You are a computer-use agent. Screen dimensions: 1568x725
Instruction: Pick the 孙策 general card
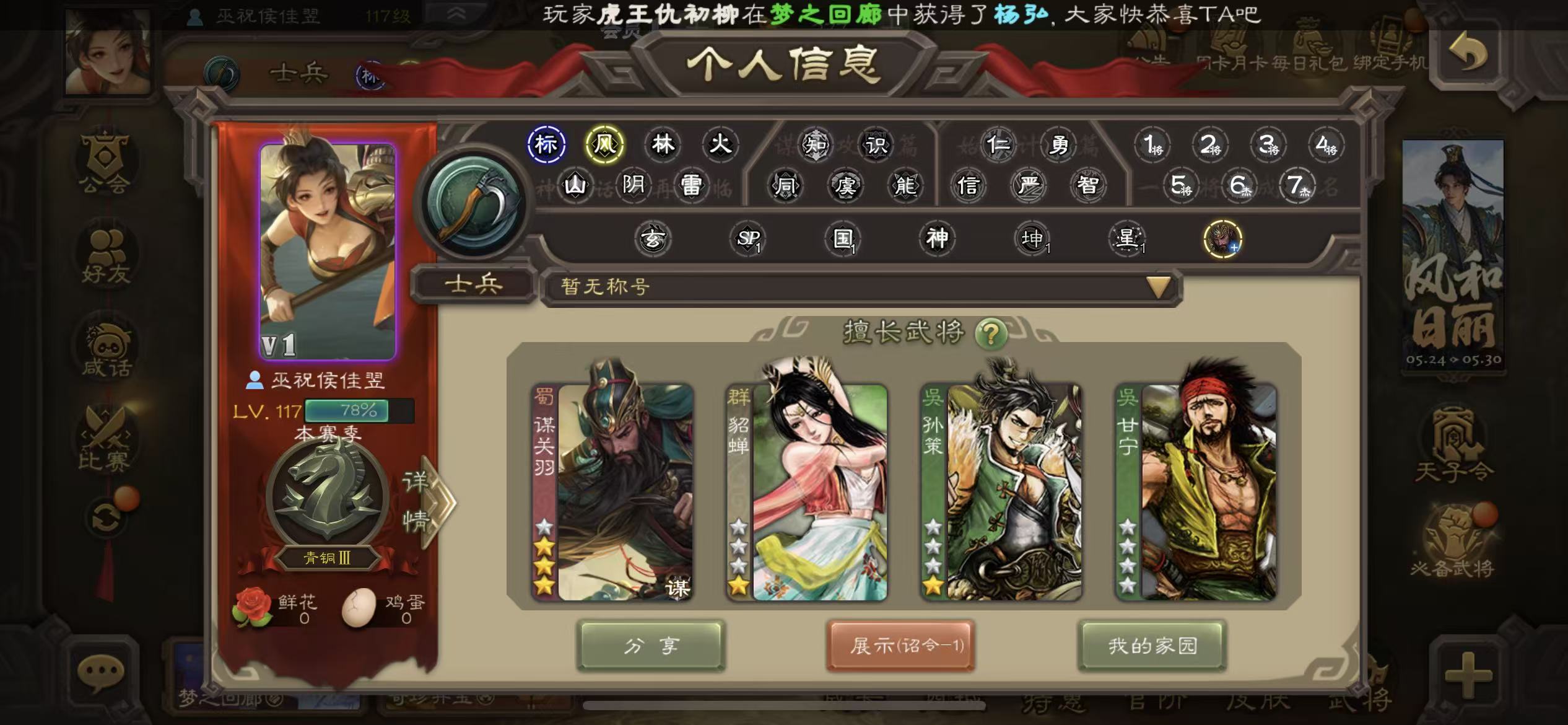coord(1001,492)
